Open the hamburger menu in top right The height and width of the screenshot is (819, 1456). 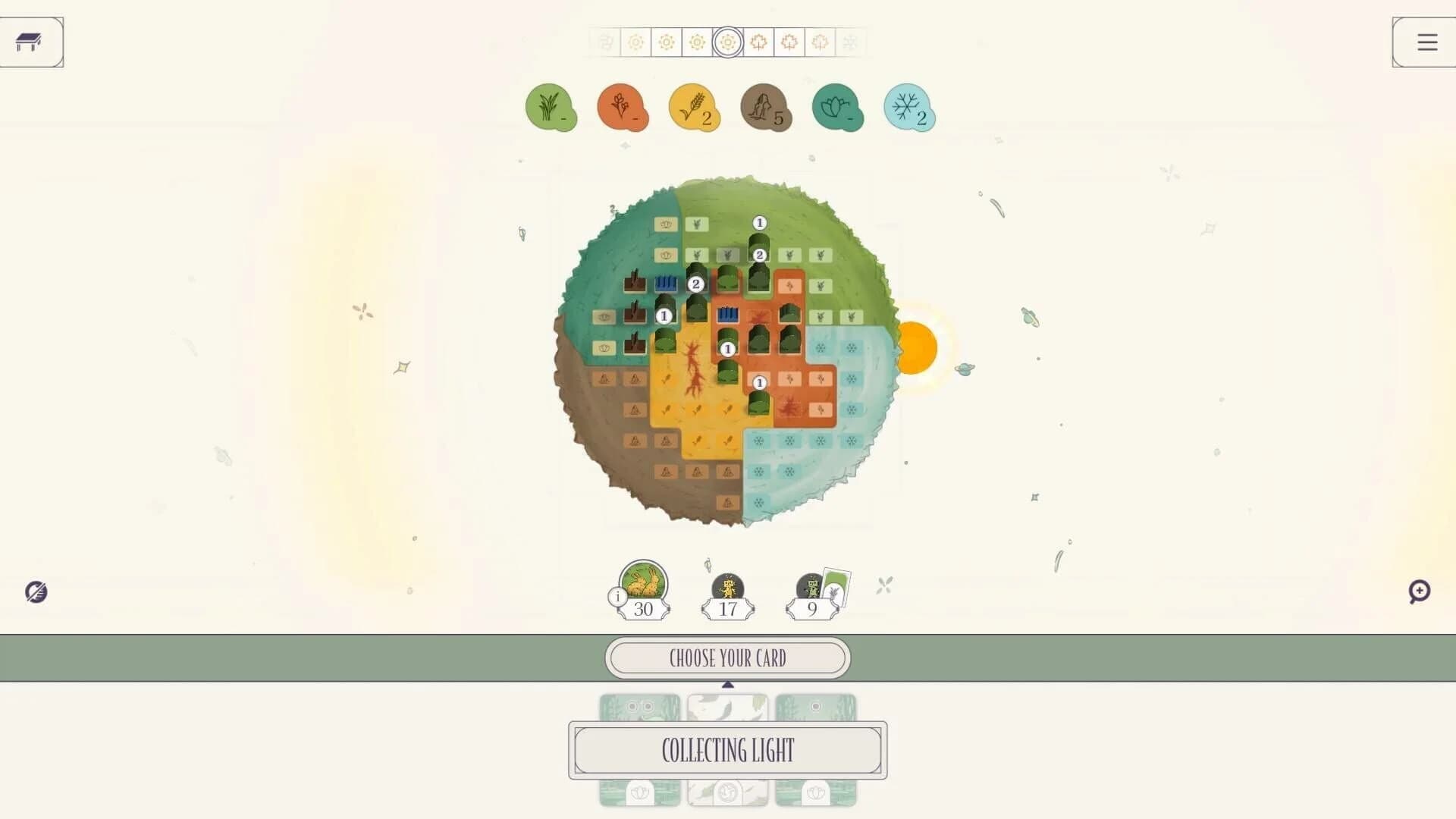tap(1425, 42)
